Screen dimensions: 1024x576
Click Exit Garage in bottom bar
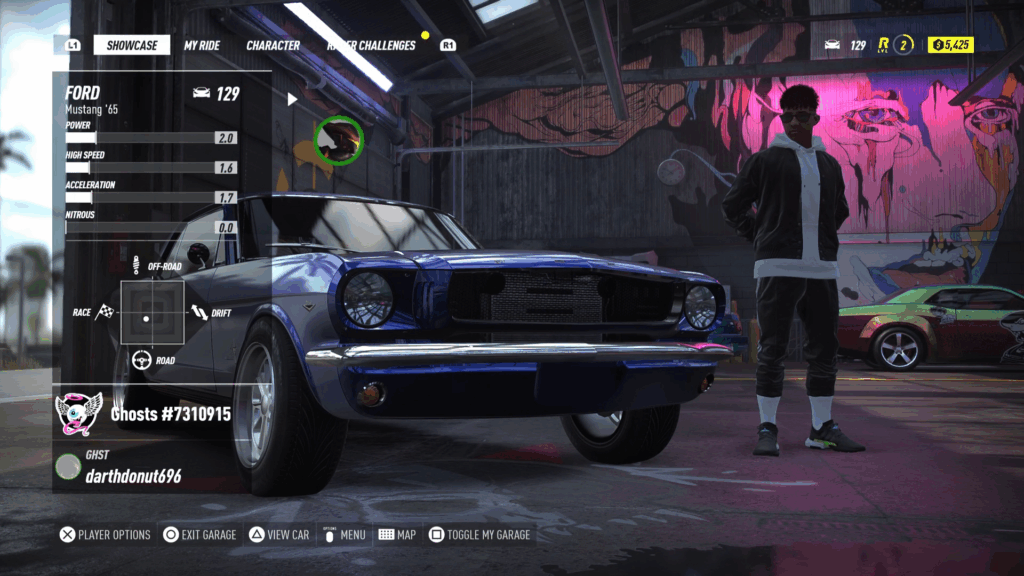(x=201, y=535)
